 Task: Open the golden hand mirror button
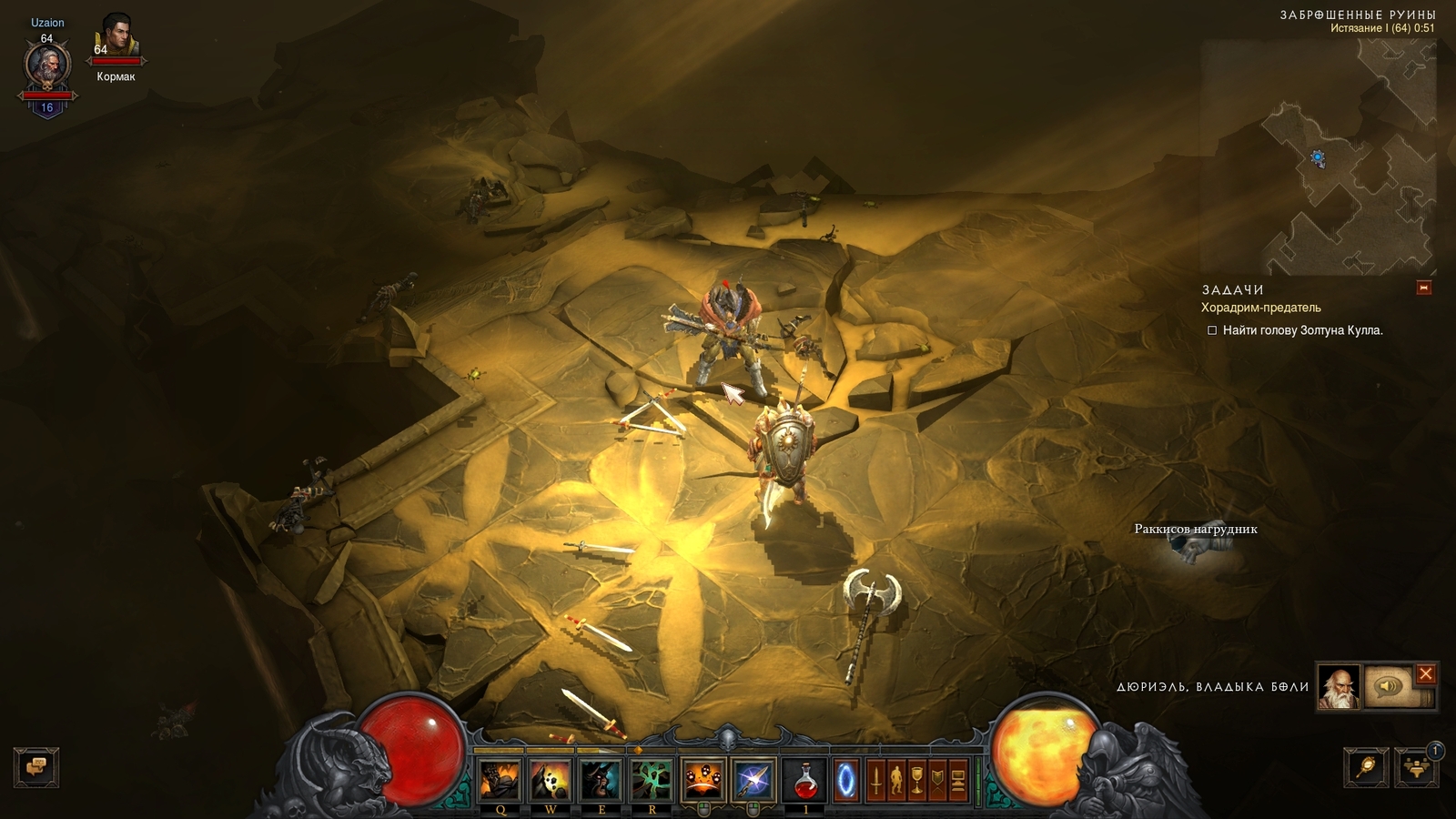(x=1366, y=767)
